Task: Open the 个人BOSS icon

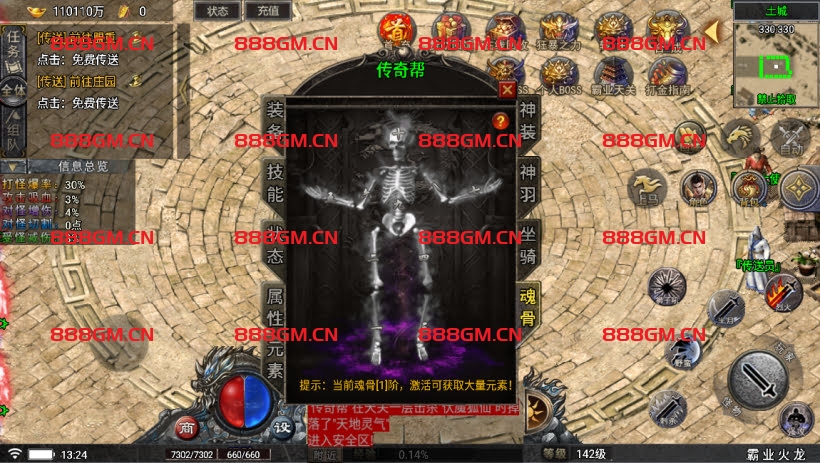Action: click(558, 74)
